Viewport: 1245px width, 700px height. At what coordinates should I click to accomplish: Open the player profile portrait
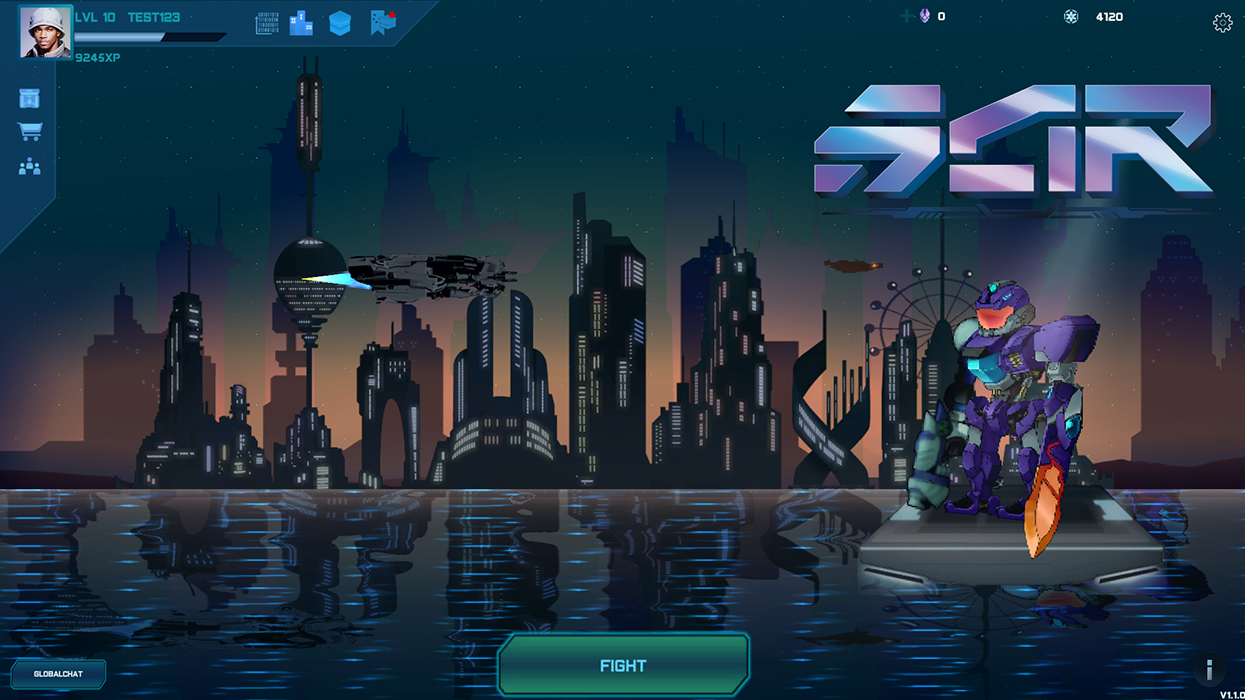pos(46,32)
